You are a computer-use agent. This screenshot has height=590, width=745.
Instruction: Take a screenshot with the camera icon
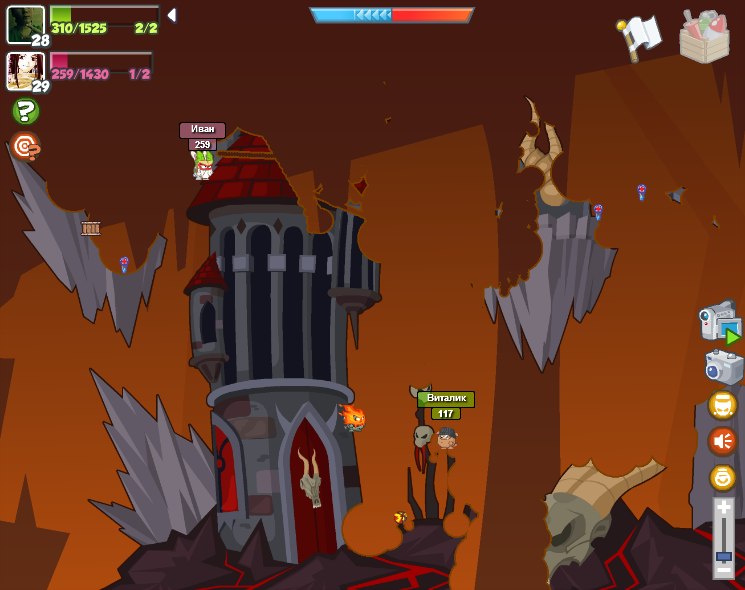click(723, 367)
